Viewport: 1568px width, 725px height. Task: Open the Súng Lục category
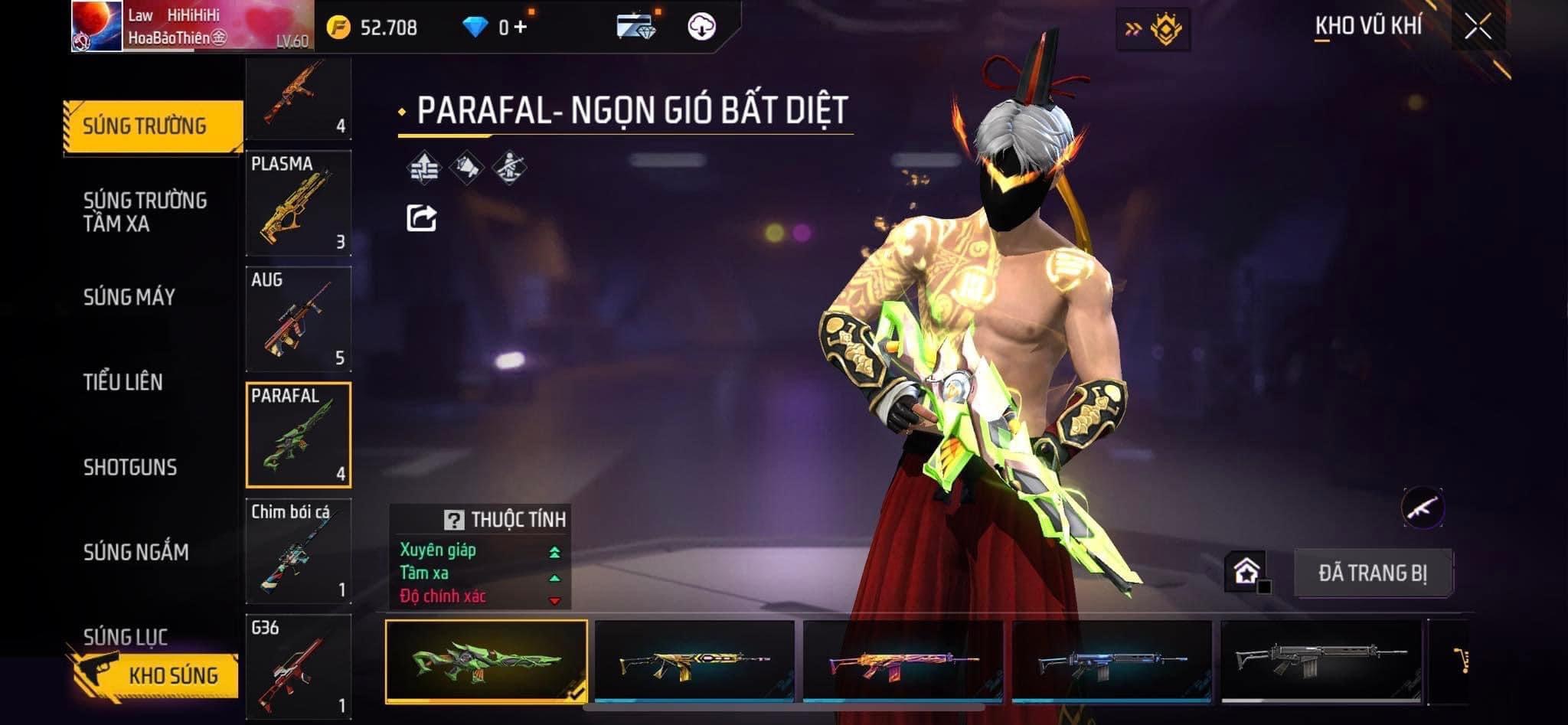(x=126, y=635)
